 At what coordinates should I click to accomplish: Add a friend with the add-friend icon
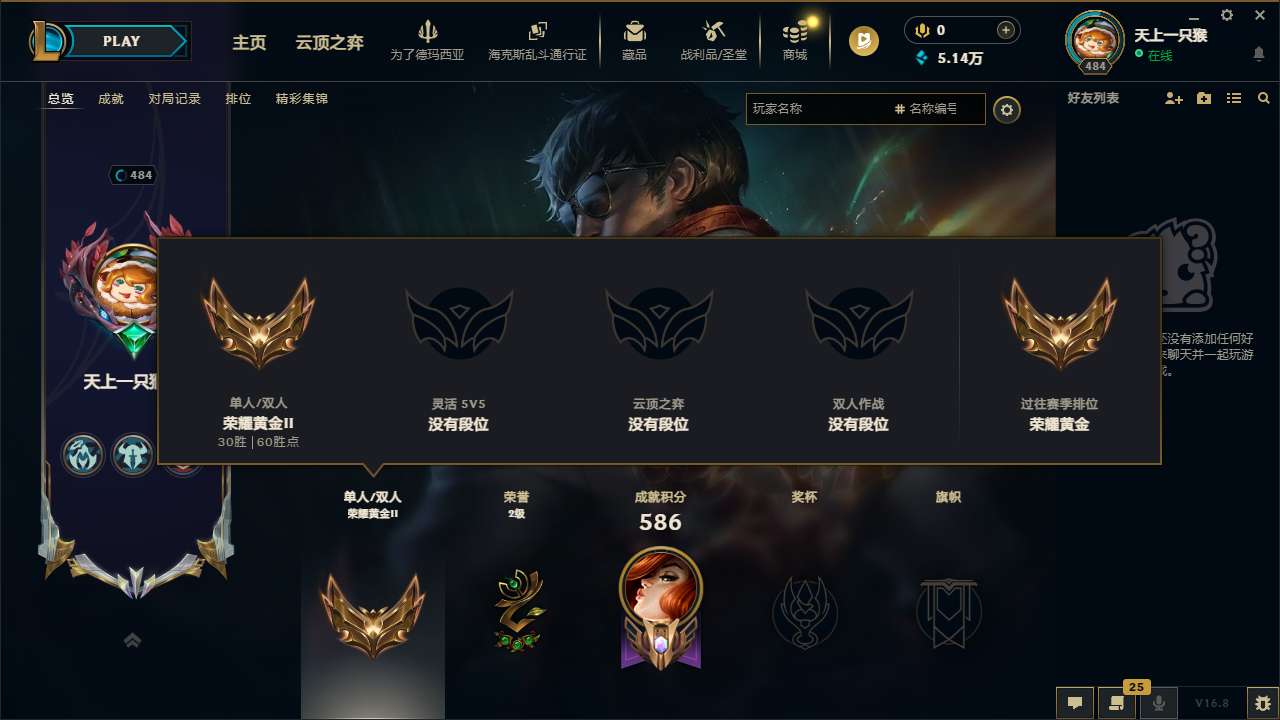pyautogui.click(x=1172, y=98)
